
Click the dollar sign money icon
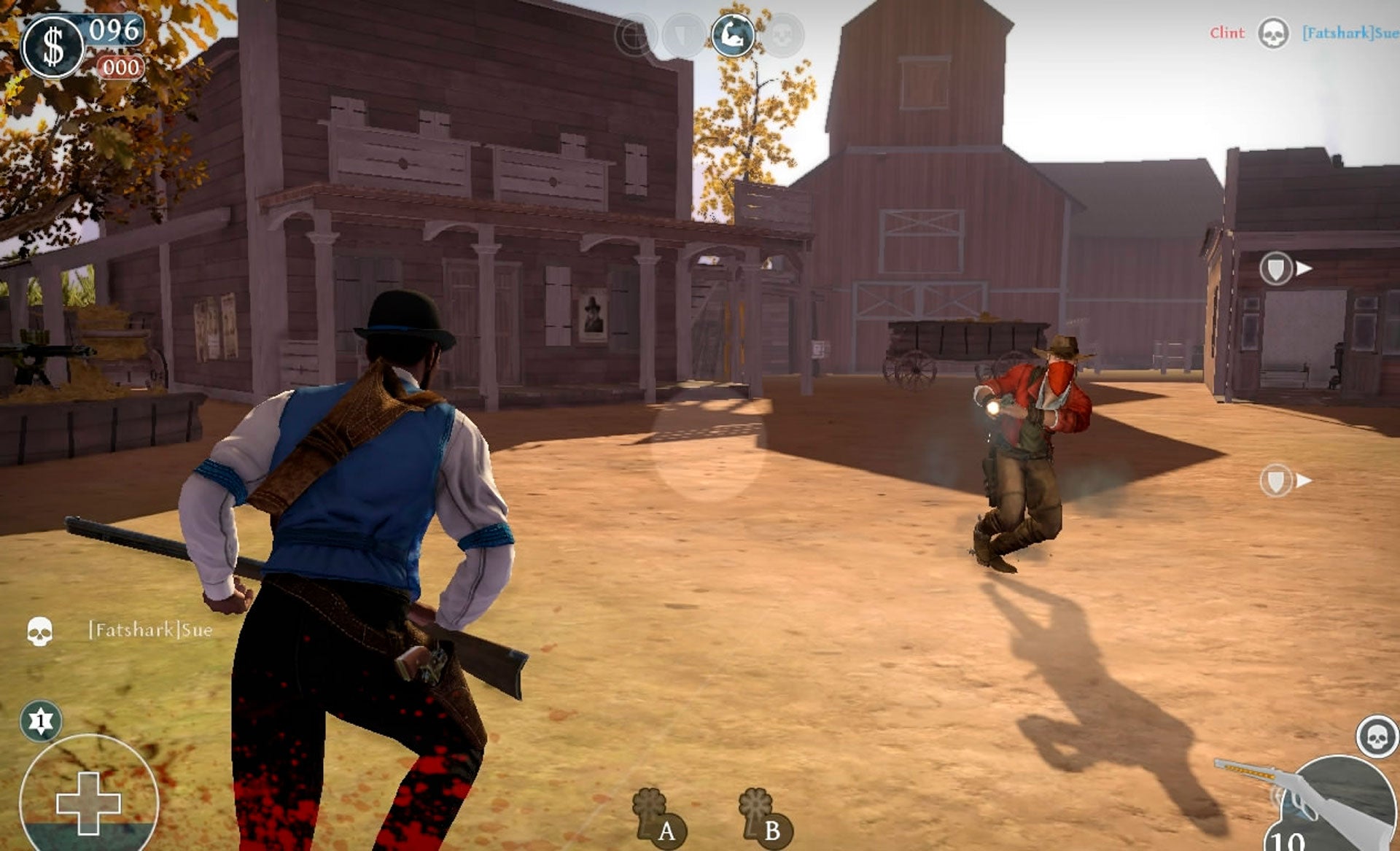[52, 47]
